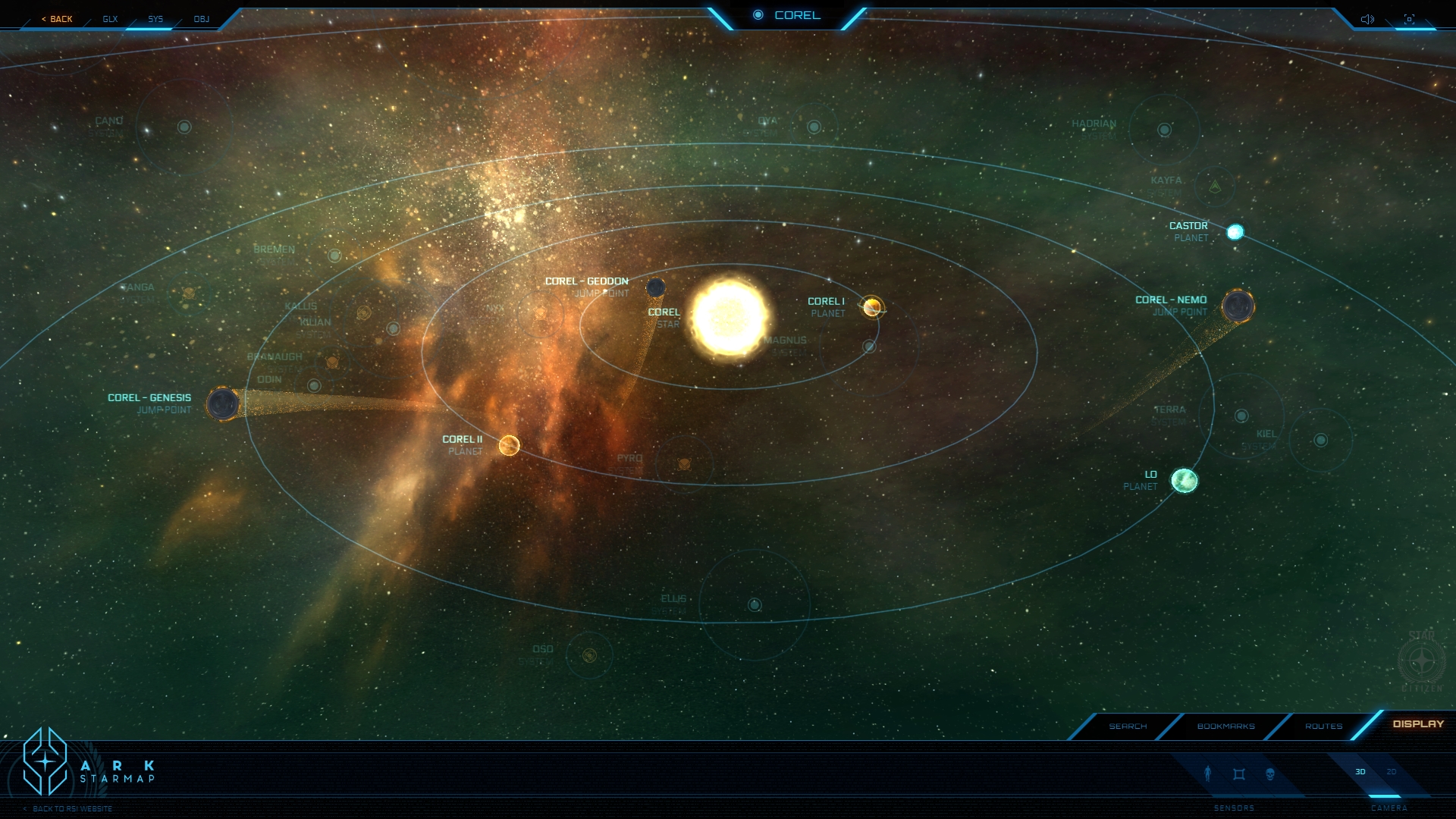Go back using the Back button
Image resolution: width=1456 pixels, height=819 pixels.
click(x=58, y=19)
